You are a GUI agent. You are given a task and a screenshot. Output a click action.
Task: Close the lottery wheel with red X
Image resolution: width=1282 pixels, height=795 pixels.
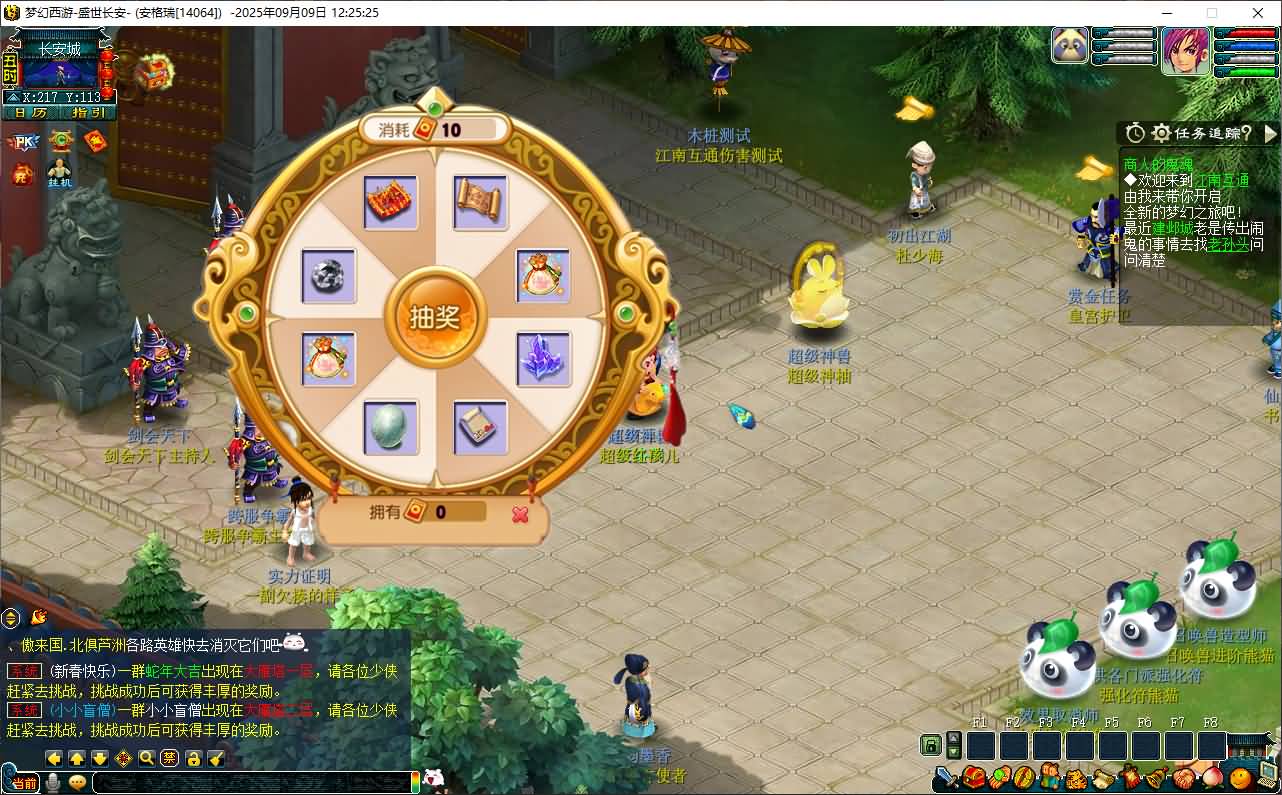pos(520,514)
